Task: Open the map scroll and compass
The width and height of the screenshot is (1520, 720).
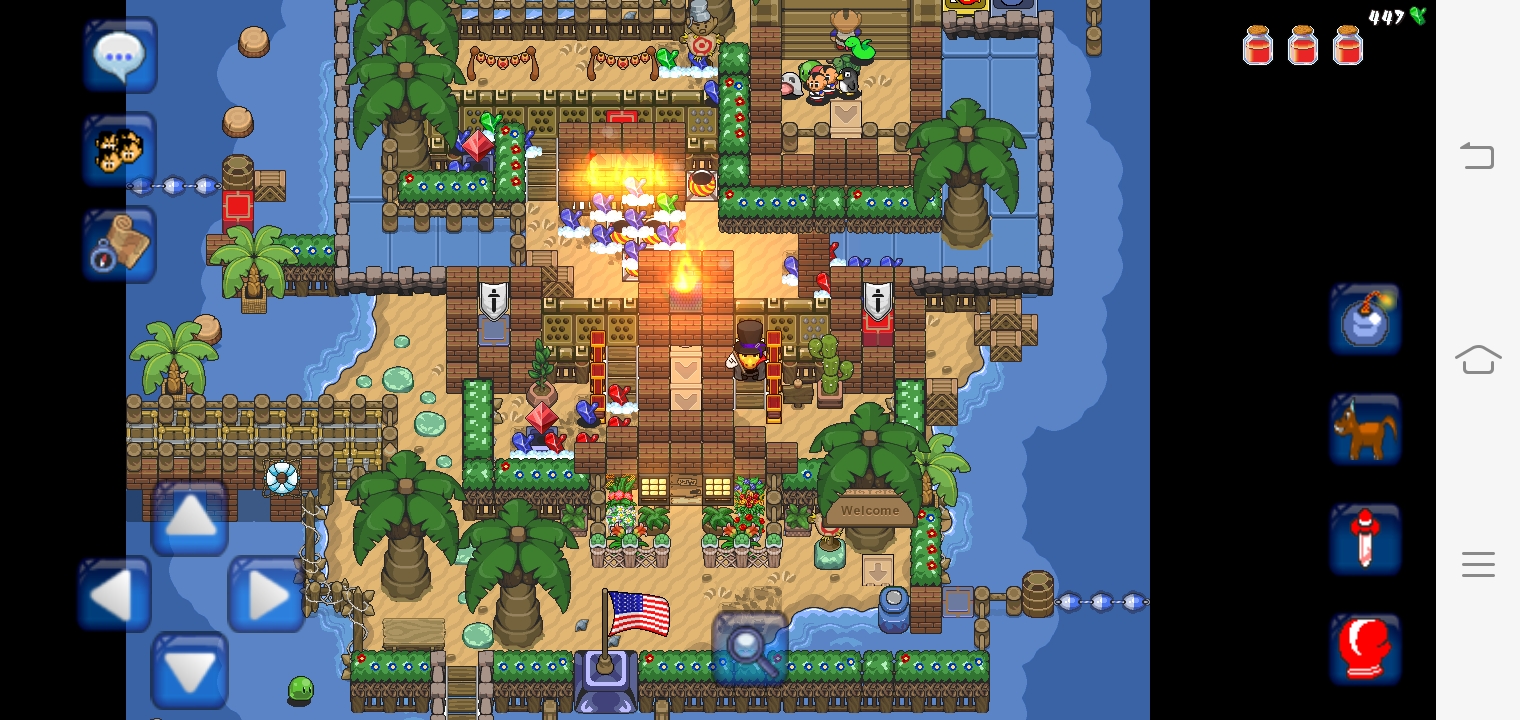Action: click(120, 245)
